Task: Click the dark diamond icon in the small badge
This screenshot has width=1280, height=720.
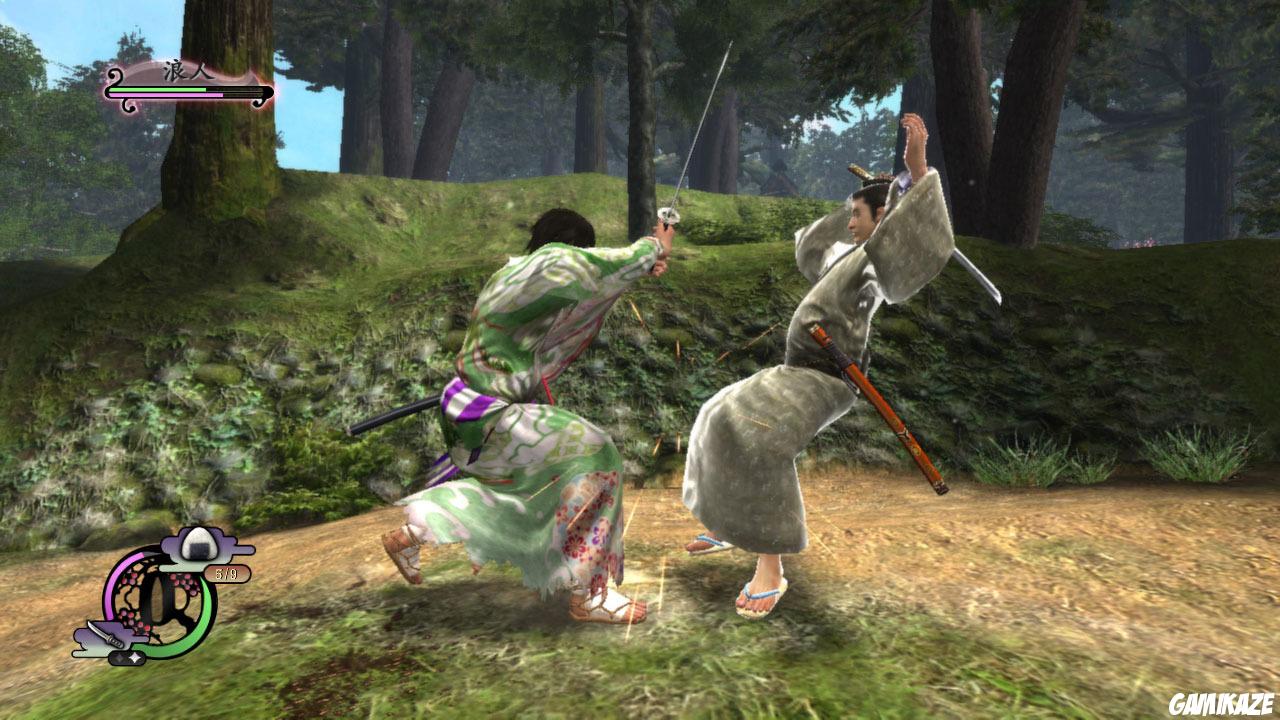Action: click(120, 657)
